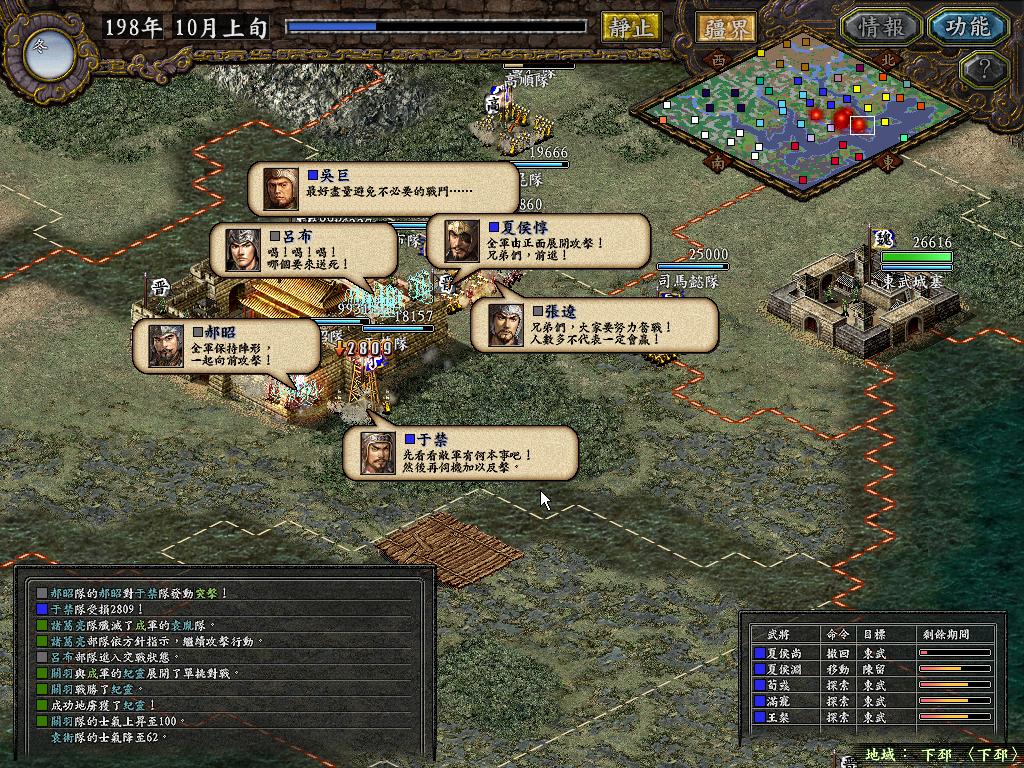
Task: Toggle the 疆界 border display
Action: 726,27
